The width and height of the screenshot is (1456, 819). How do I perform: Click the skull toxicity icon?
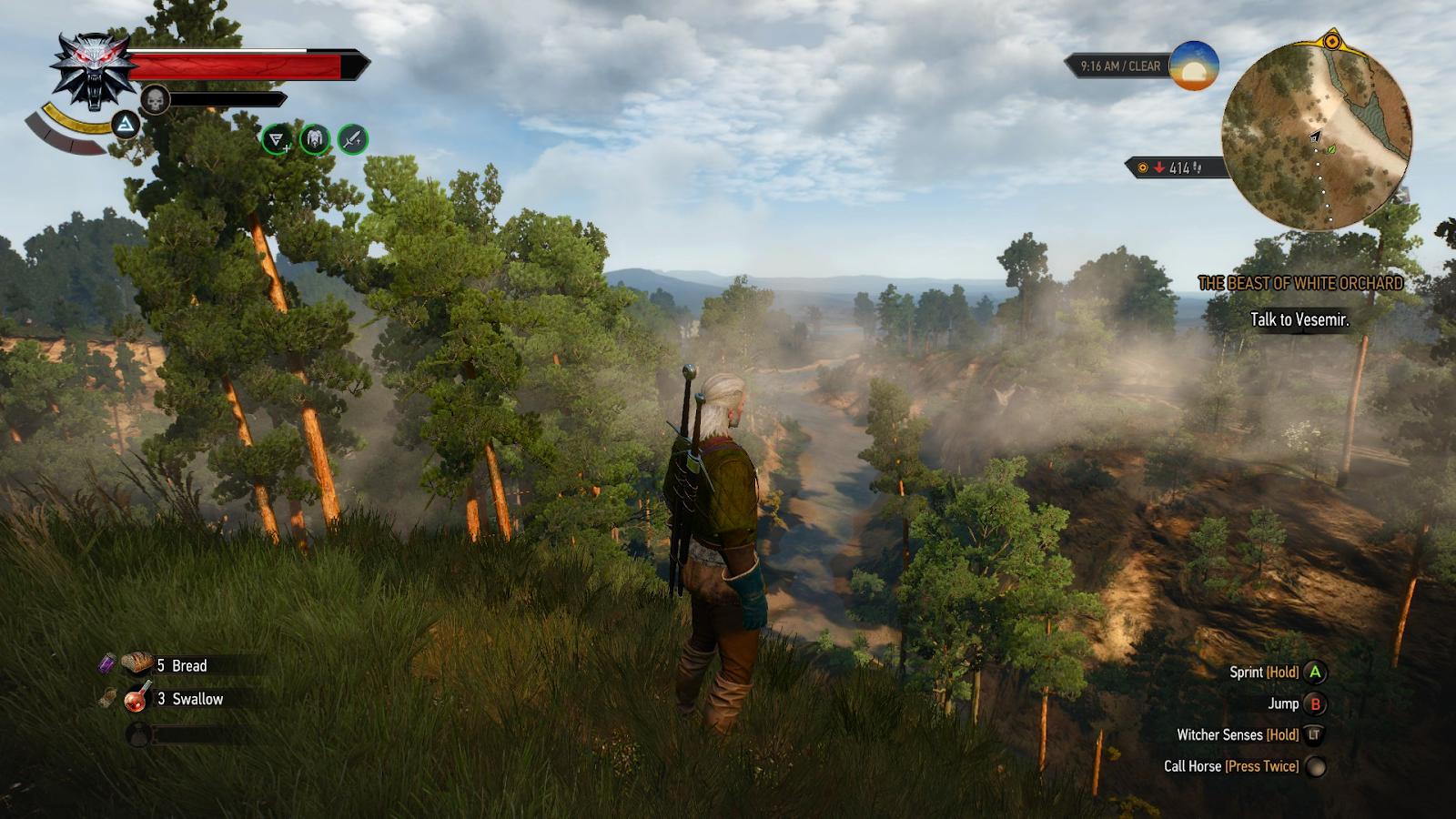[155, 99]
